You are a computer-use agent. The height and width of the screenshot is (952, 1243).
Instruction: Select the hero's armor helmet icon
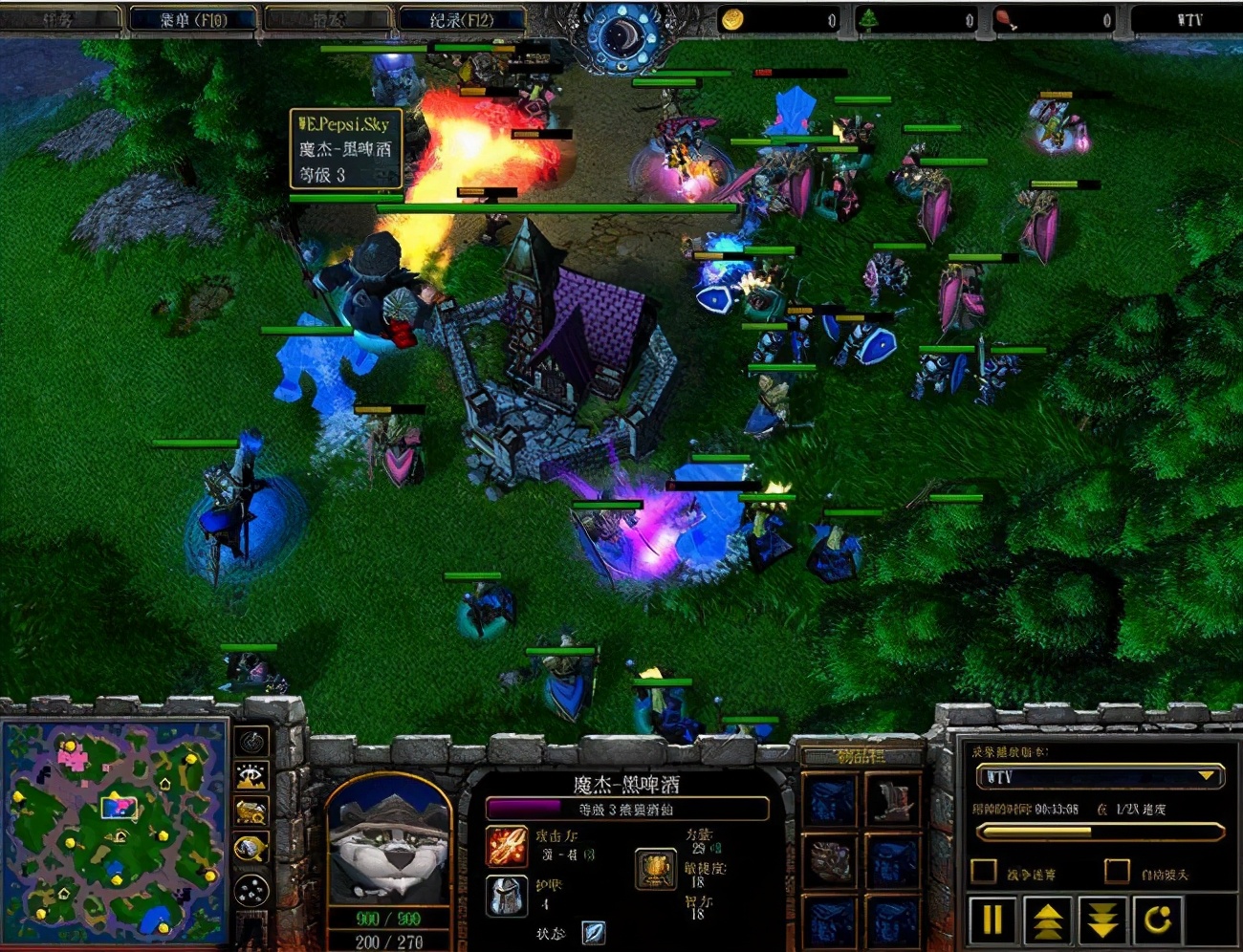(507, 896)
